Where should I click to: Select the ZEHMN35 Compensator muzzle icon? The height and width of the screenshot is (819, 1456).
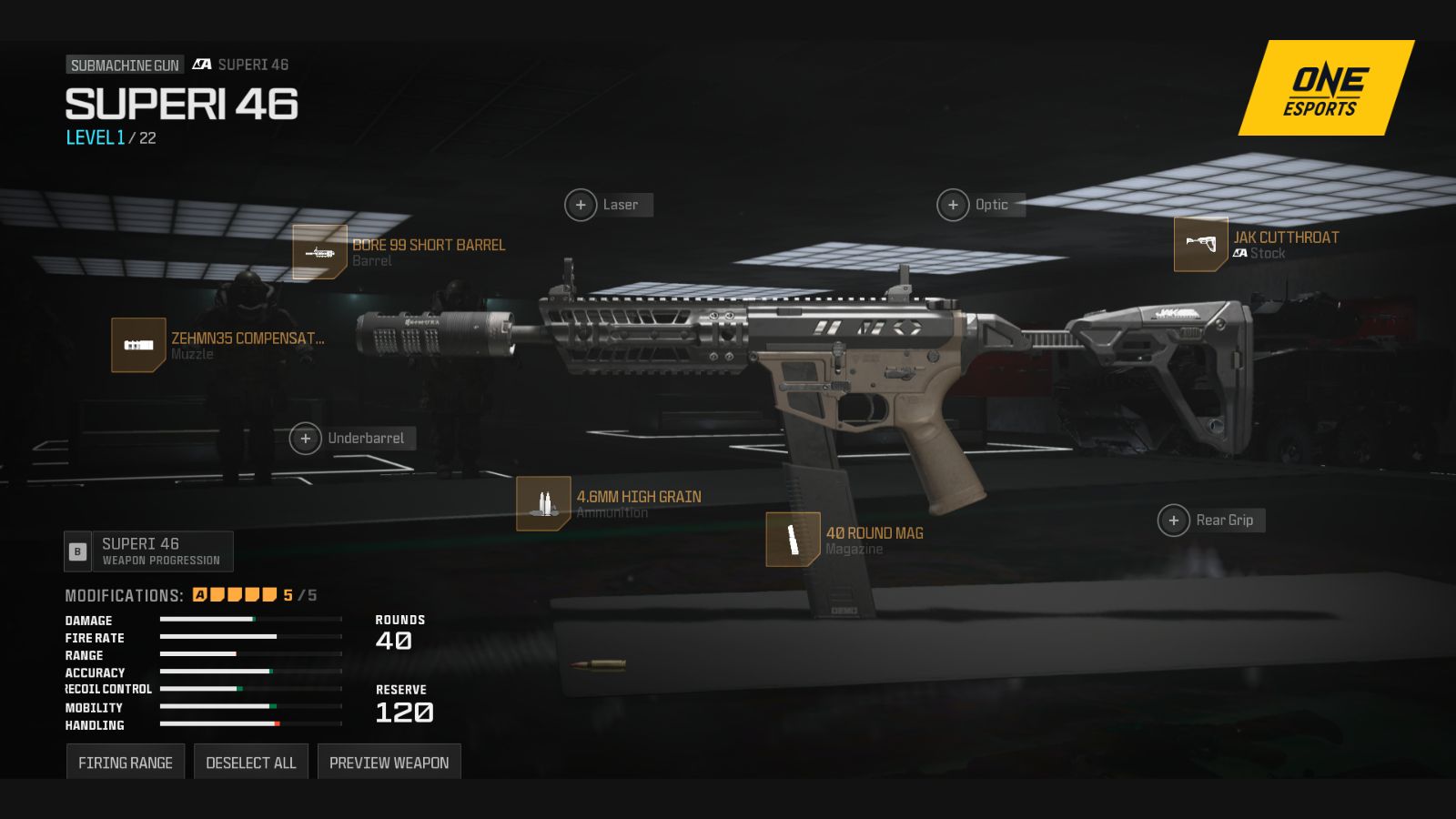[138, 346]
